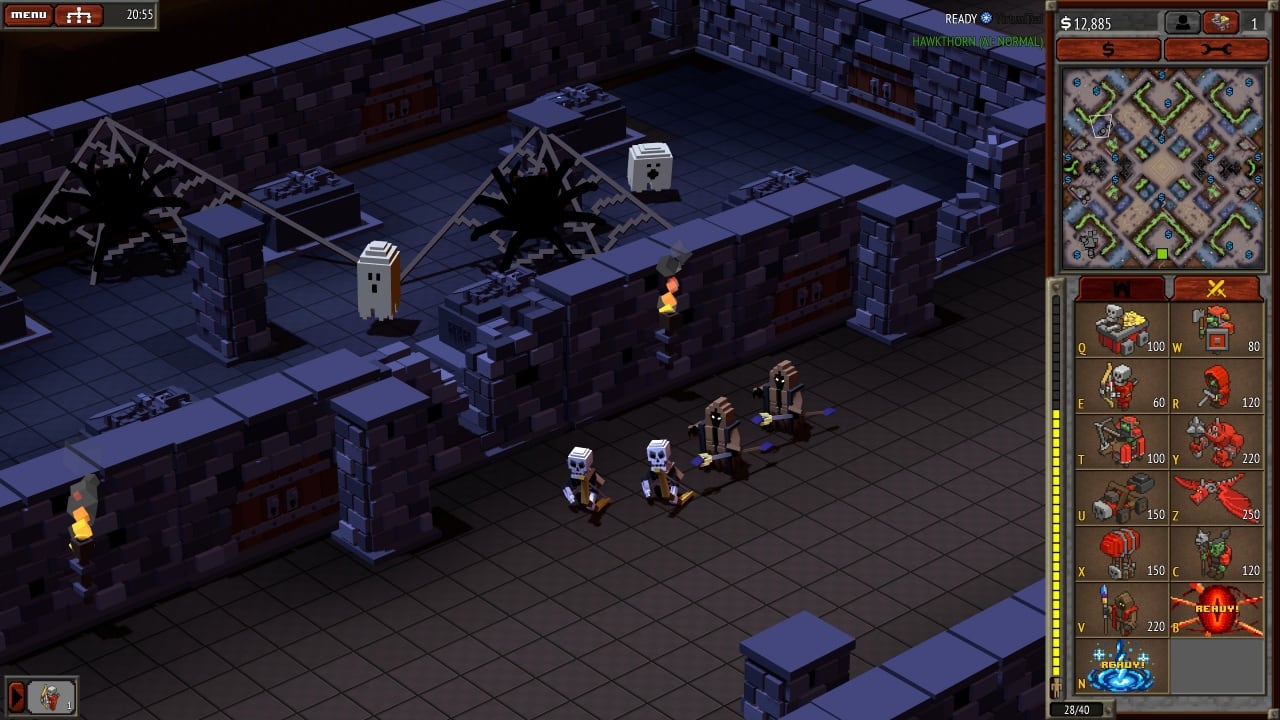Build the red ogre unit
The width and height of the screenshot is (1280, 720).
click(x=1216, y=442)
